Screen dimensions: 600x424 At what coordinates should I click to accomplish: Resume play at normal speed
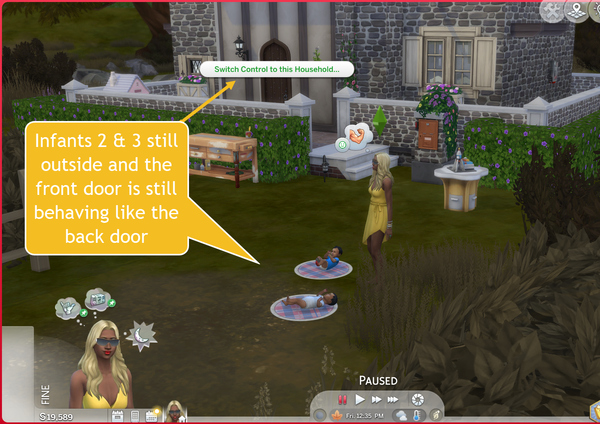coord(360,399)
